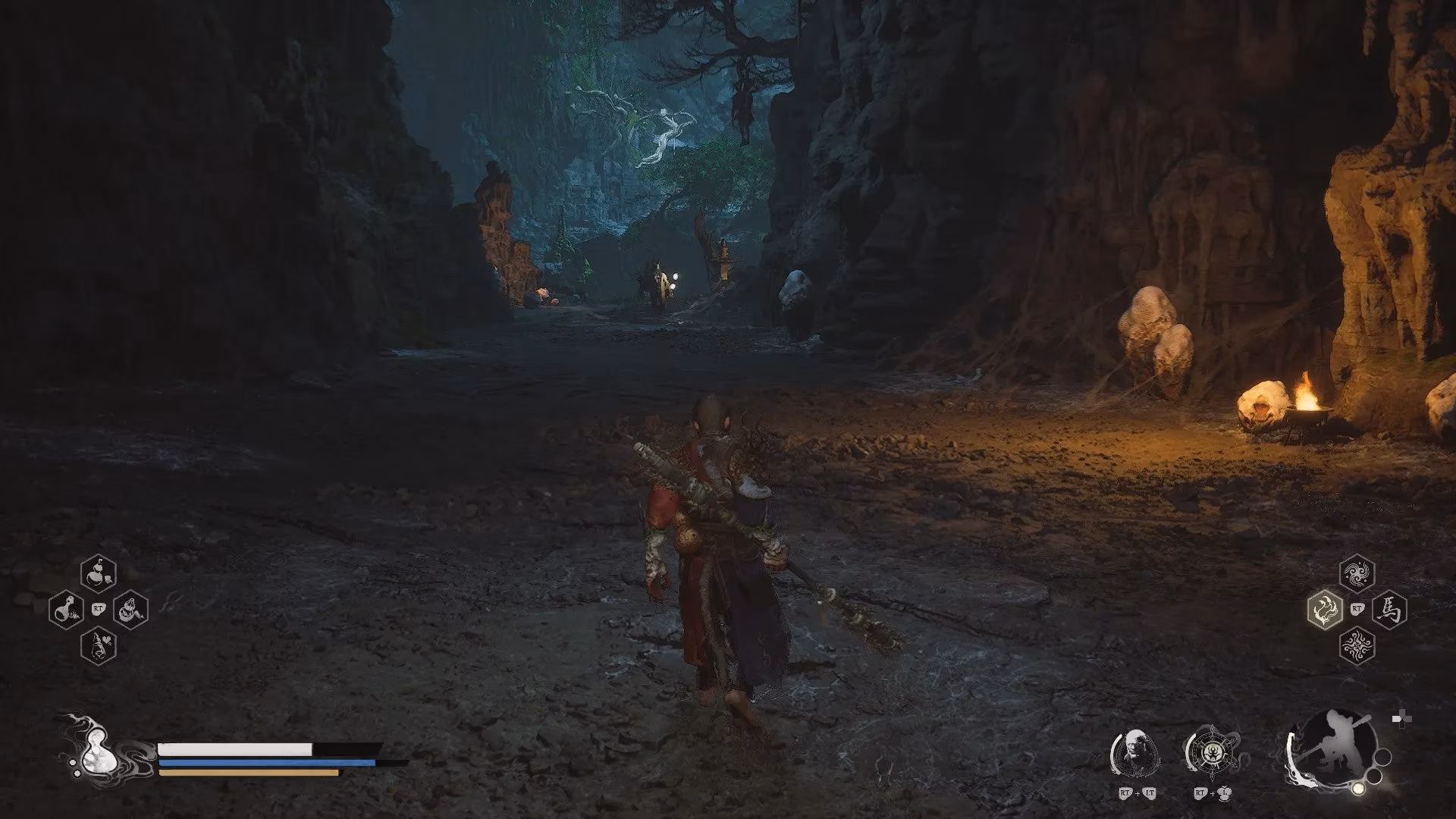Image resolution: width=1456 pixels, height=819 pixels.
Task: Select the topmost medicine icon on item wheel
Action: coord(98,573)
